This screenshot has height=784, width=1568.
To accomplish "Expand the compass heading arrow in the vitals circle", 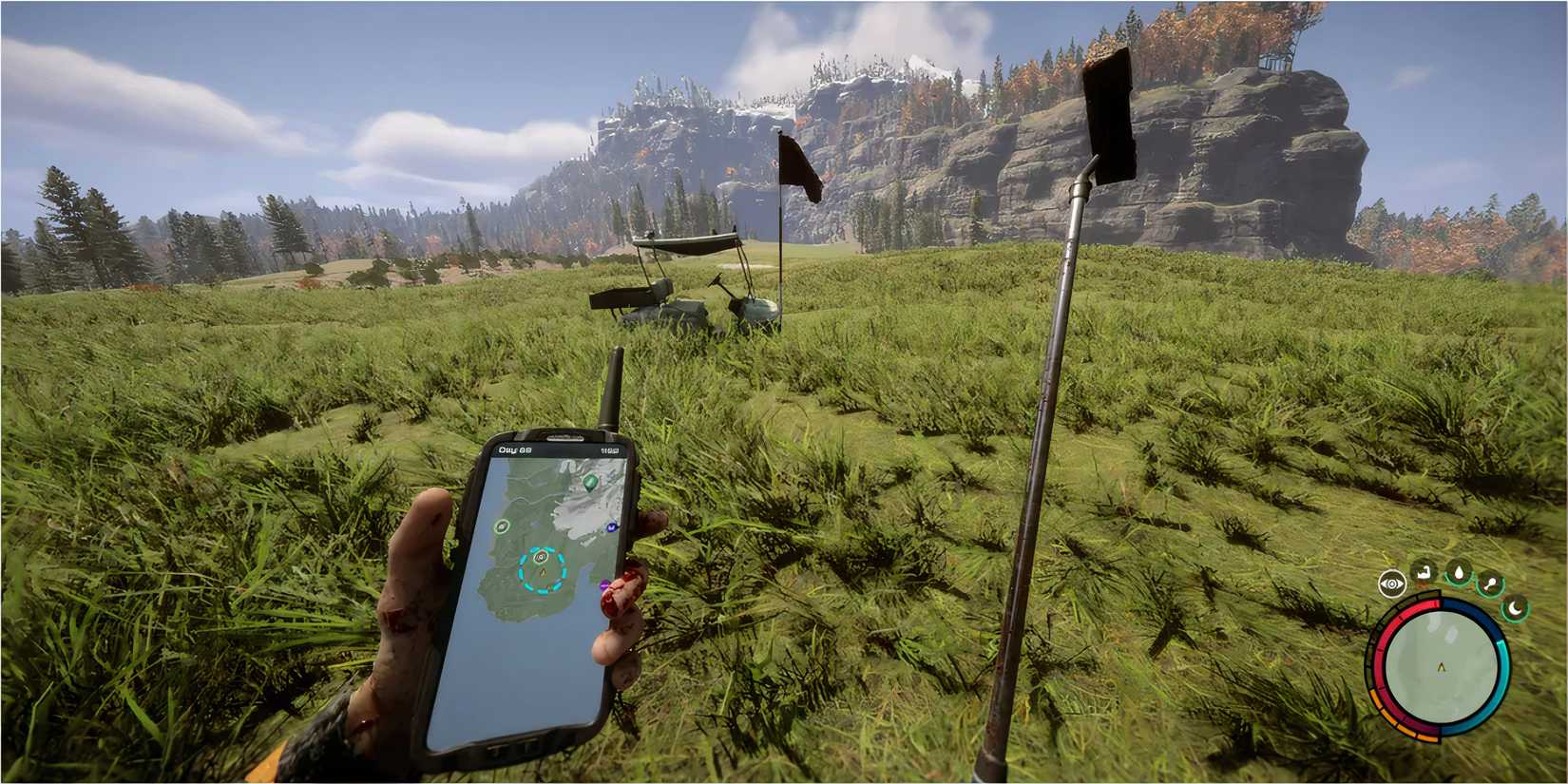I will click(1442, 666).
